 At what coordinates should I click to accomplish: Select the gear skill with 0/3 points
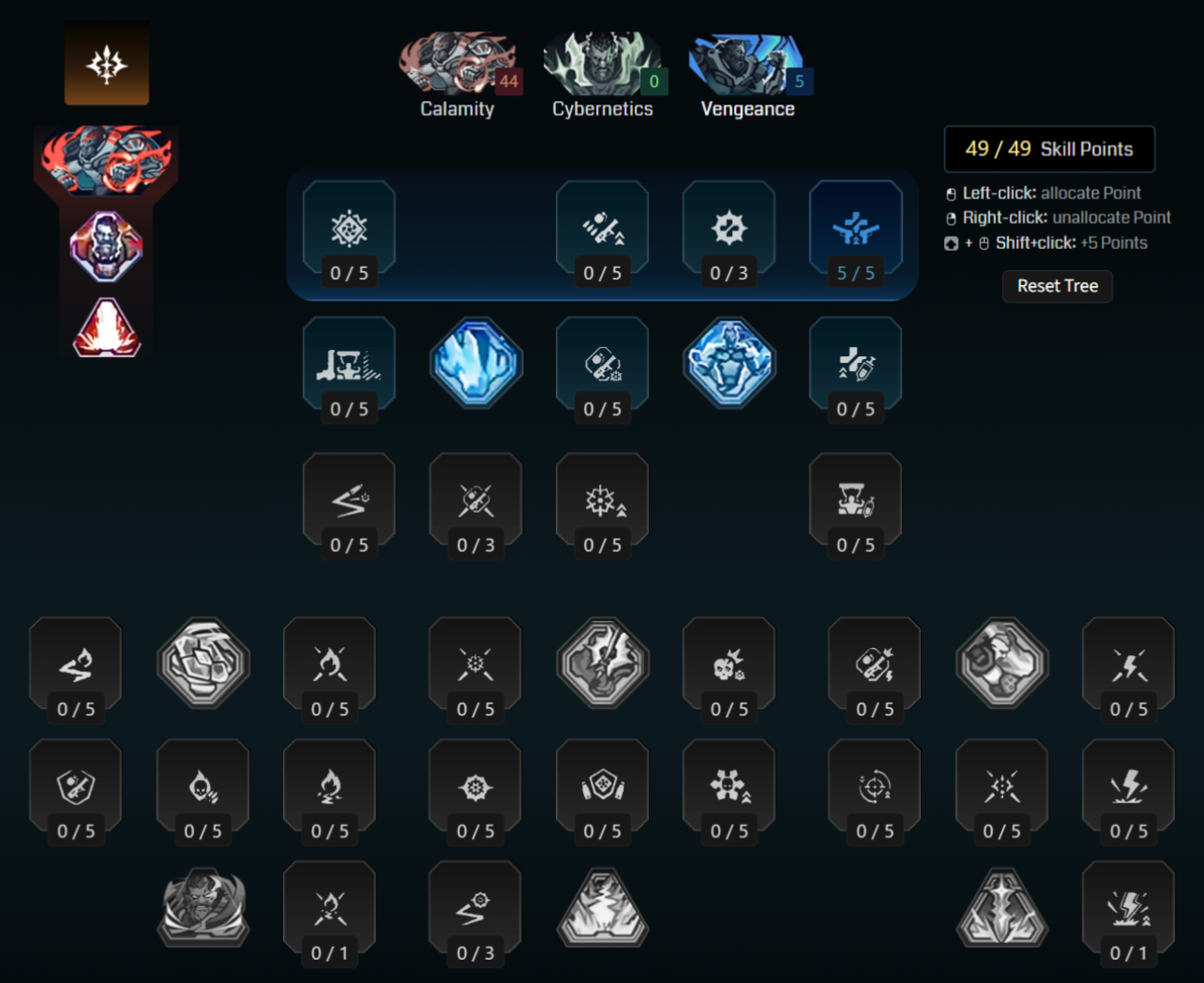(x=728, y=227)
